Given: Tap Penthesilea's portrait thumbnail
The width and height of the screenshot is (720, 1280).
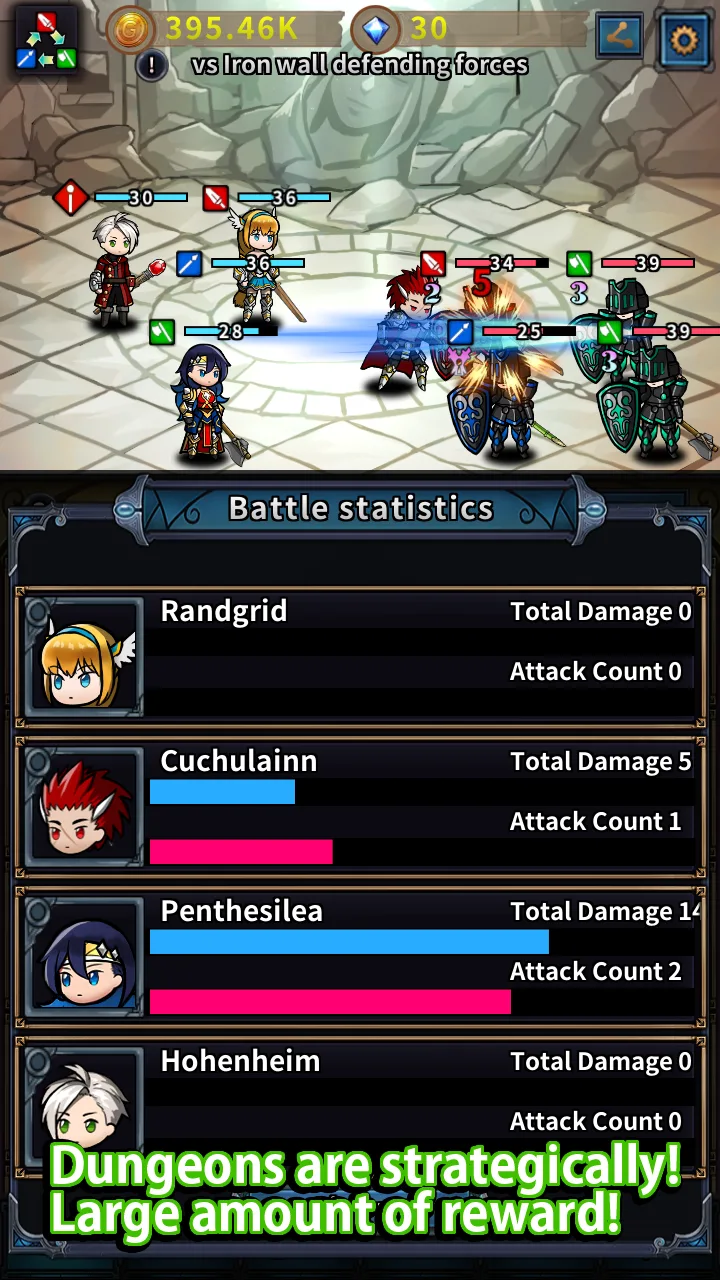Looking at the screenshot, I should [x=85, y=957].
